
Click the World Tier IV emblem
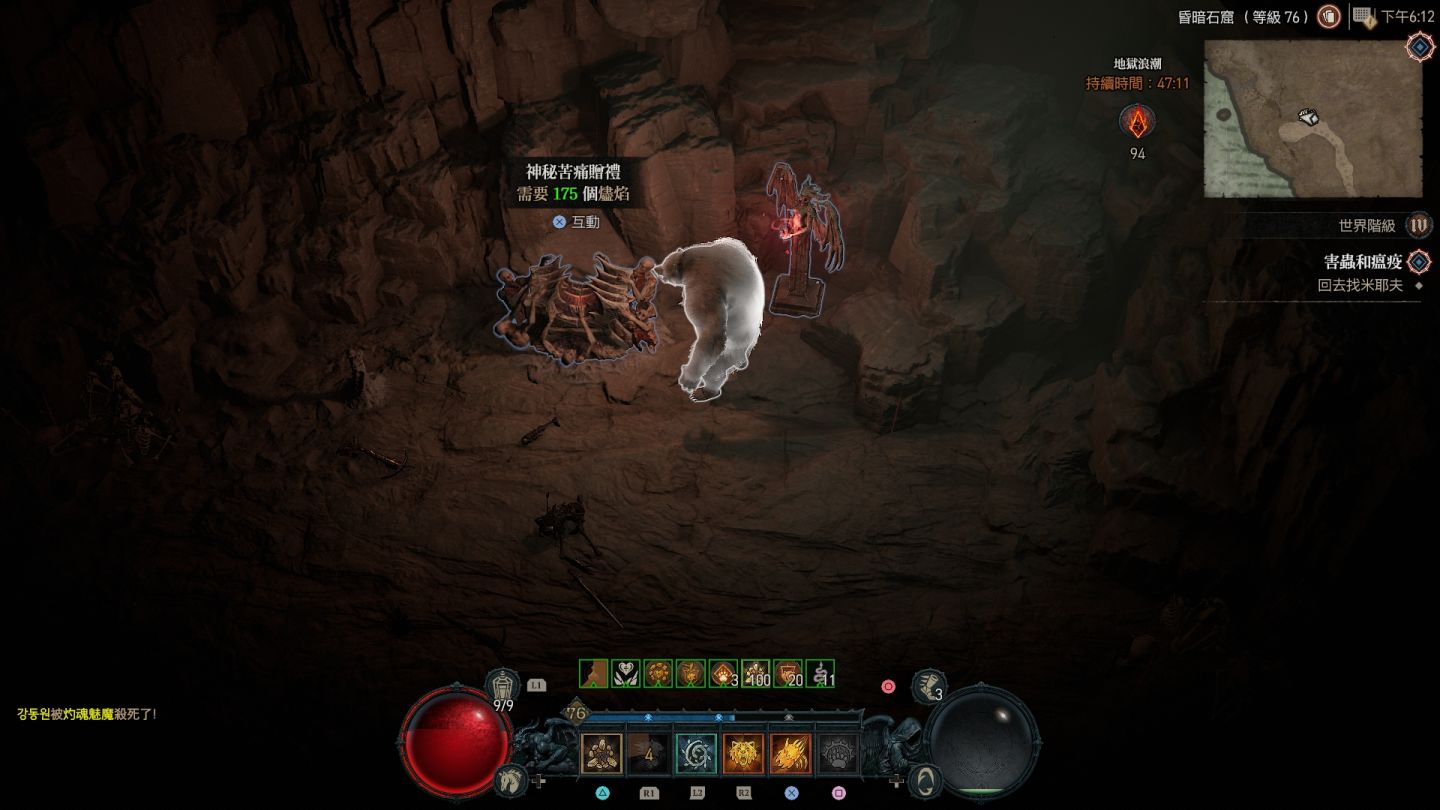[x=1418, y=226]
